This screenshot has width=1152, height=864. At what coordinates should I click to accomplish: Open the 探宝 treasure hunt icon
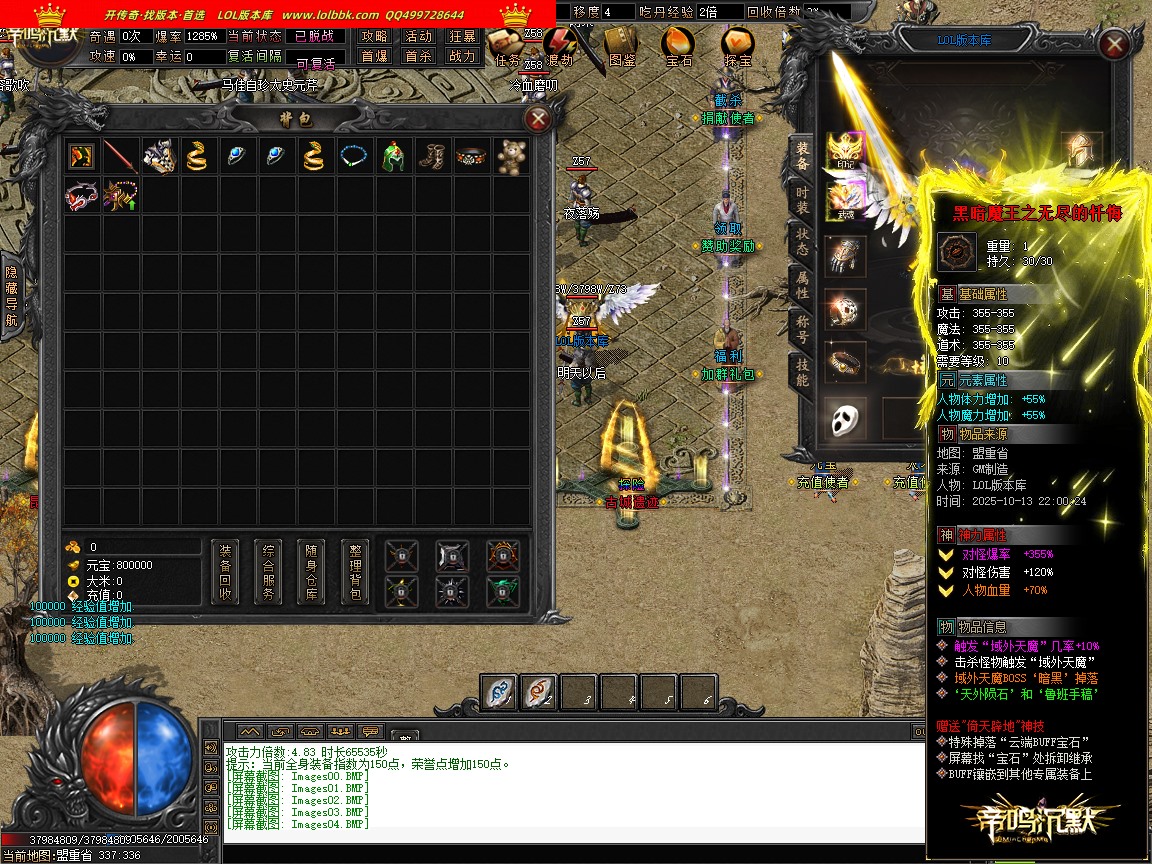tap(738, 45)
